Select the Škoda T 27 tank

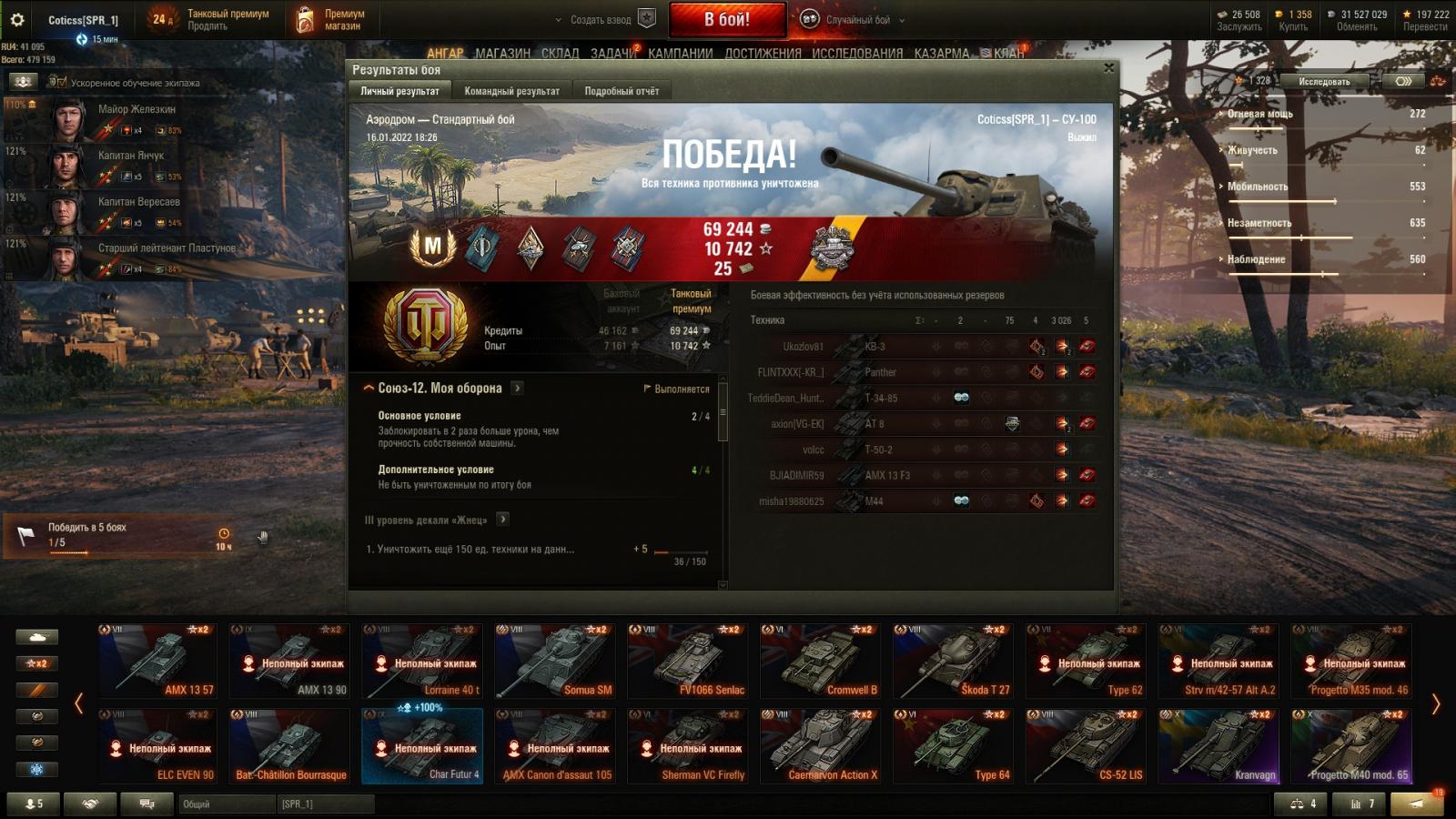click(953, 662)
